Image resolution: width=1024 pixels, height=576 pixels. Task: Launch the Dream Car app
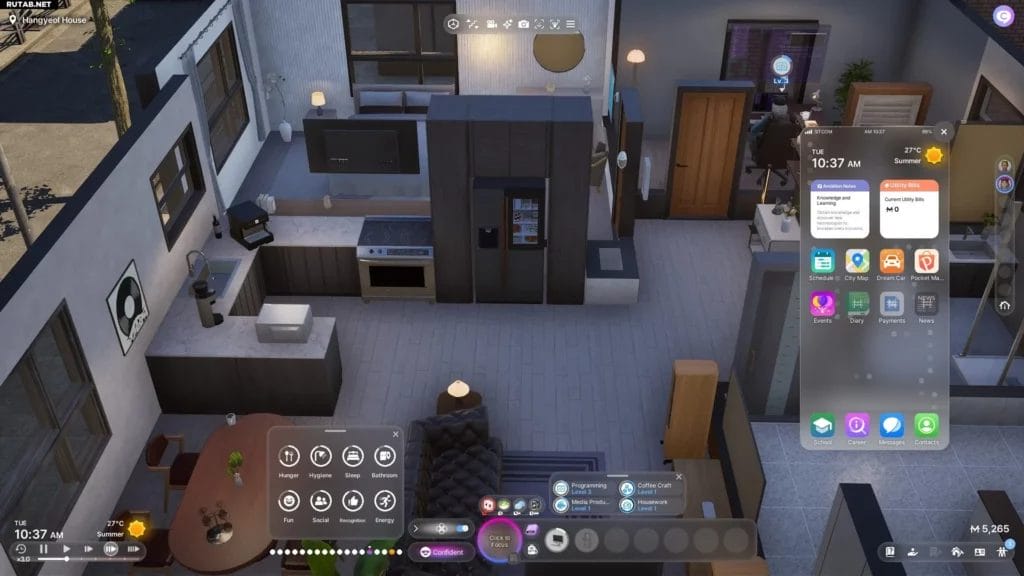click(891, 262)
